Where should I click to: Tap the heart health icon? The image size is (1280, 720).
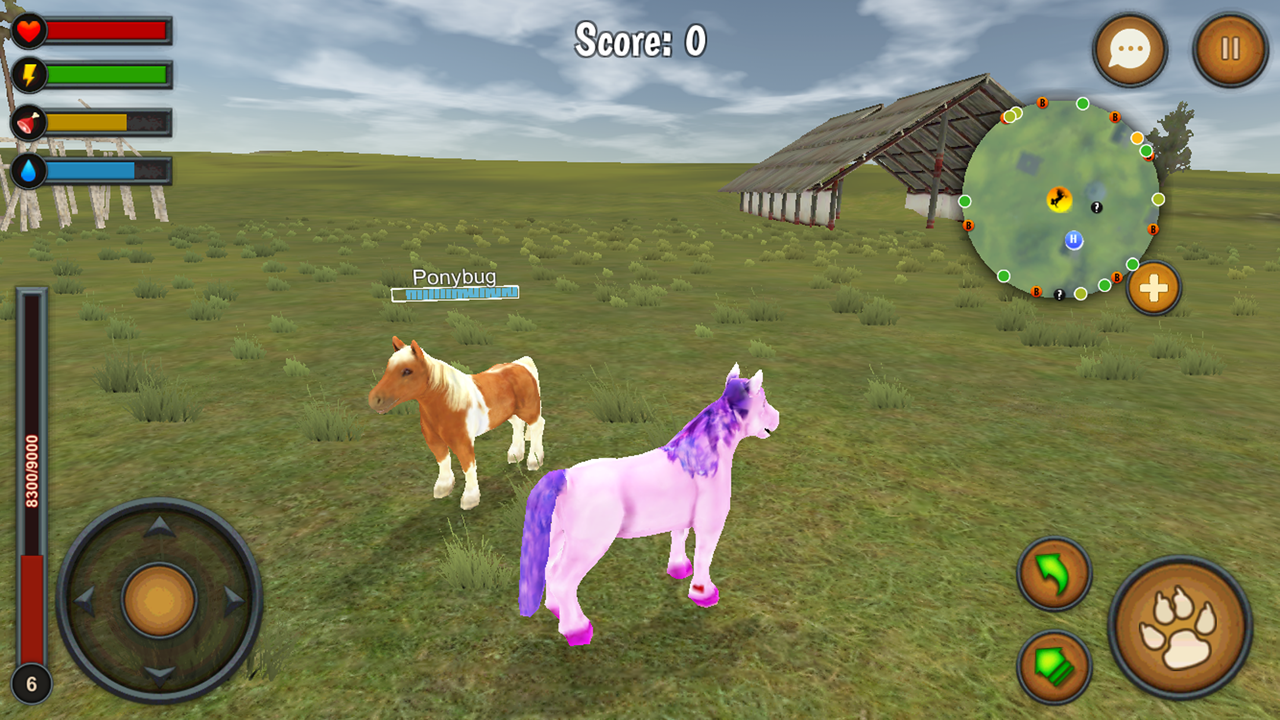[x=29, y=29]
